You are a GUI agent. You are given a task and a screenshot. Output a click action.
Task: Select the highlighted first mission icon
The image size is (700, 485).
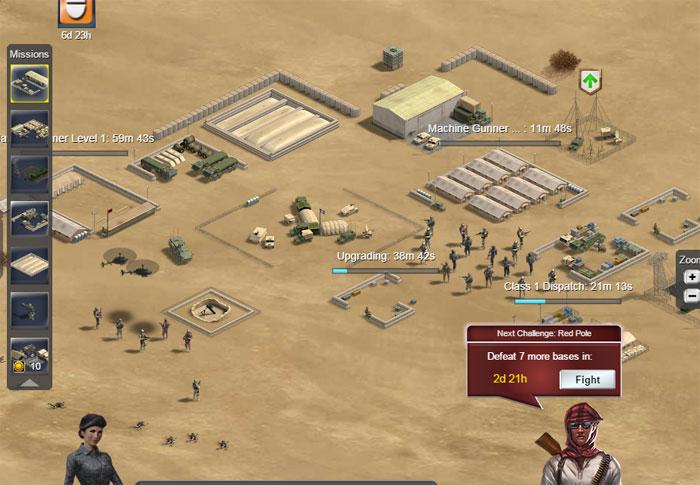point(30,84)
